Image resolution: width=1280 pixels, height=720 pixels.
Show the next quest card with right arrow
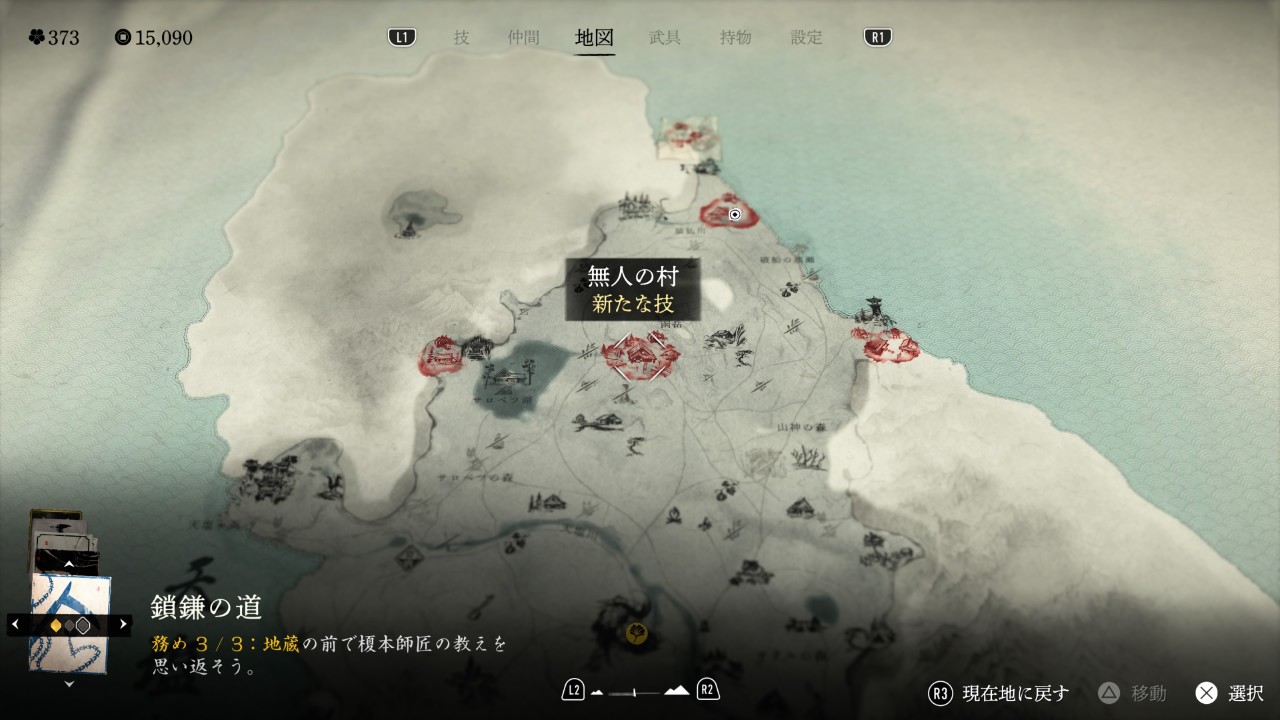tap(123, 624)
